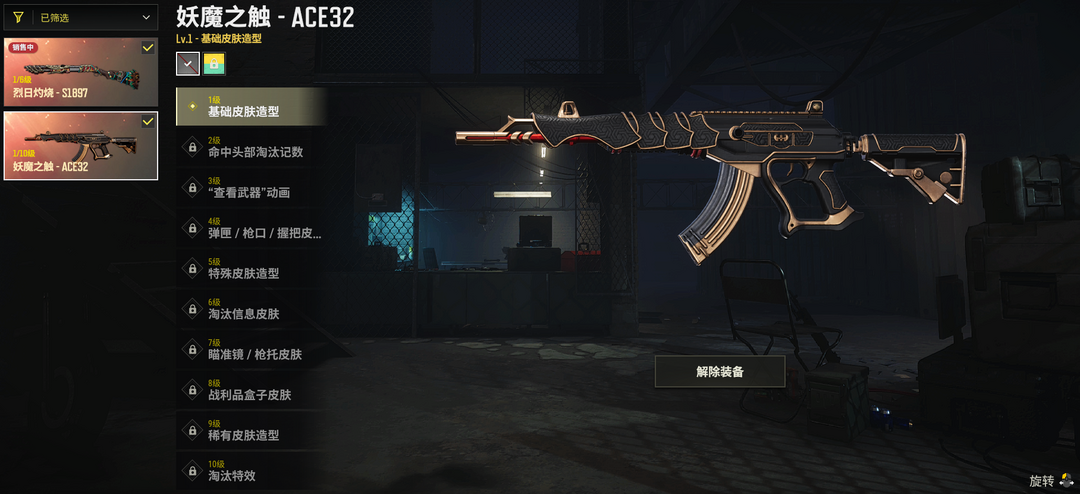
Task: Select level 6 淘汰信息皮肤
Action: coord(251,309)
